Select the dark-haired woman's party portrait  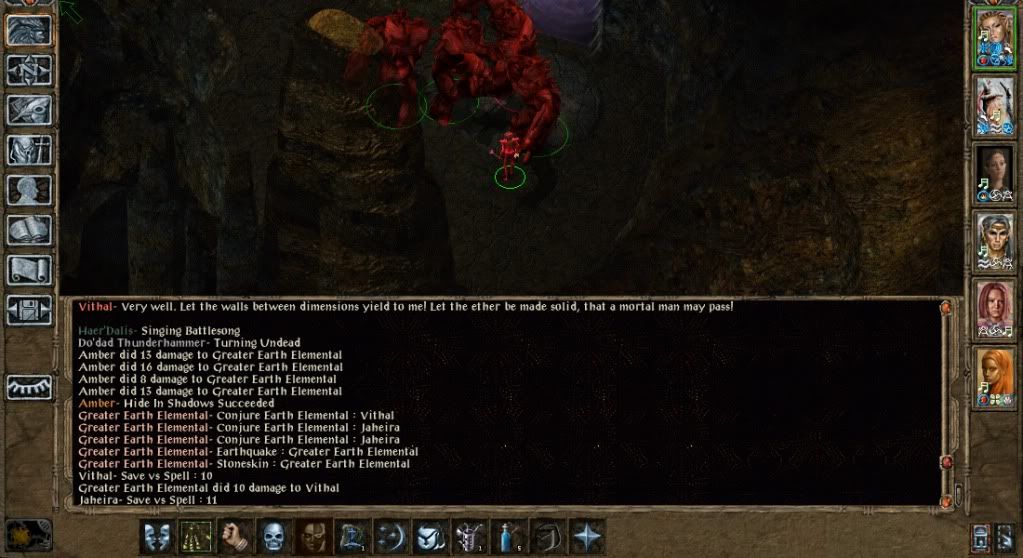click(x=995, y=174)
